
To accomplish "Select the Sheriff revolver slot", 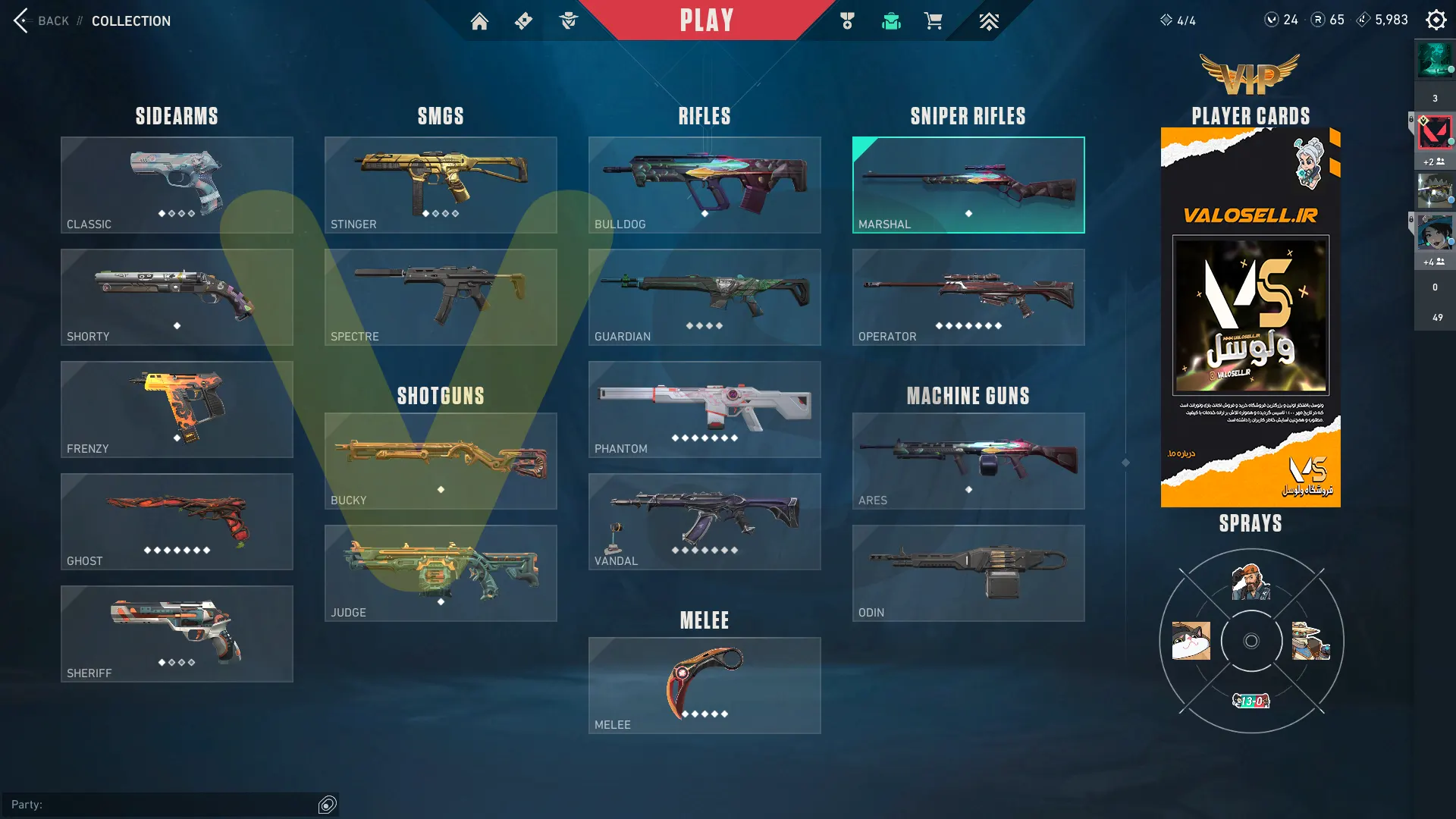I will point(177,634).
